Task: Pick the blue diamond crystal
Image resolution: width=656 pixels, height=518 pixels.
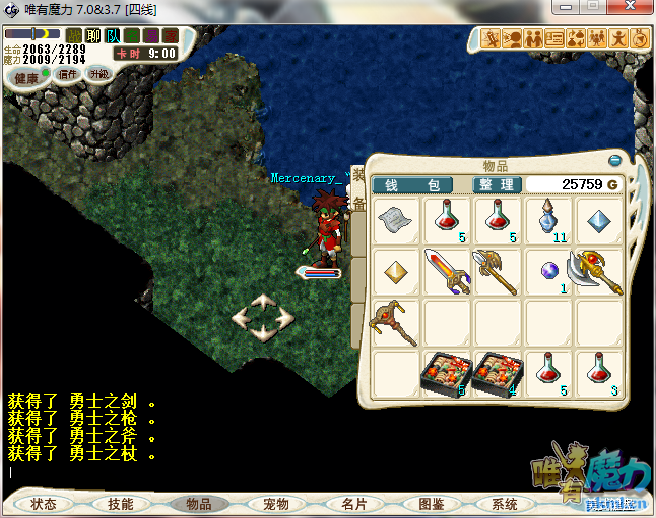Action: 600,221
